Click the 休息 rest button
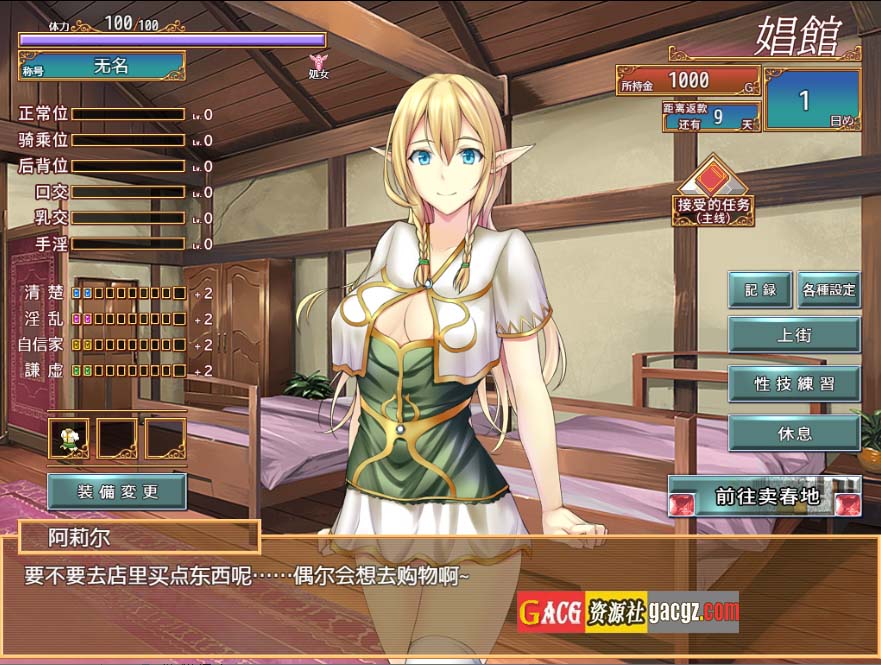 click(x=794, y=433)
